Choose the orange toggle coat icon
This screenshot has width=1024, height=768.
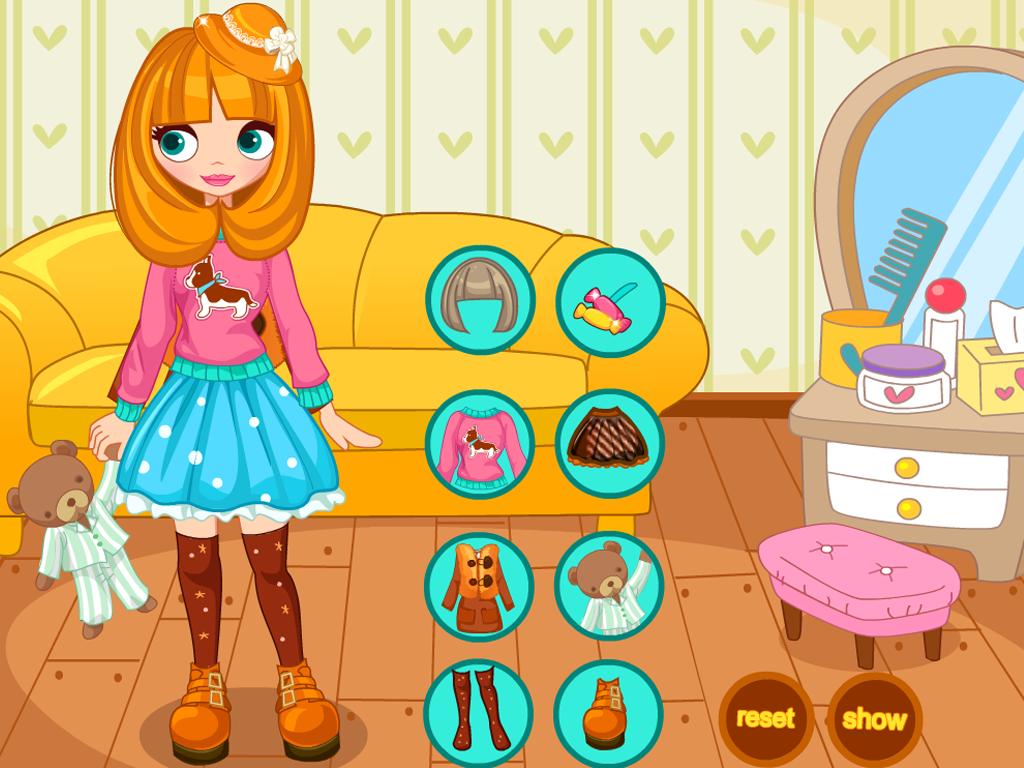point(478,586)
